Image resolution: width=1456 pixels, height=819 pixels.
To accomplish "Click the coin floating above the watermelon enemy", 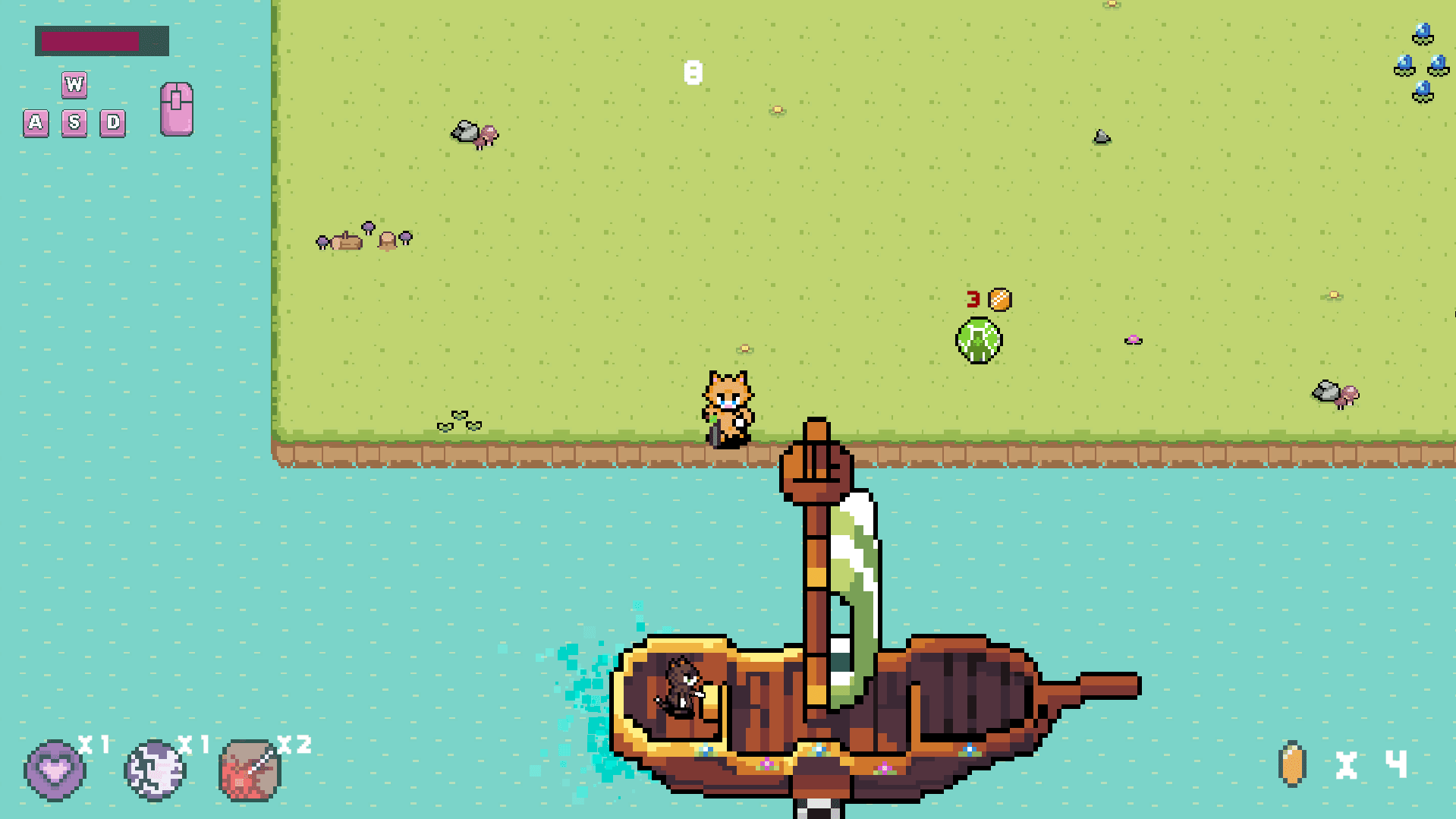I will (998, 299).
